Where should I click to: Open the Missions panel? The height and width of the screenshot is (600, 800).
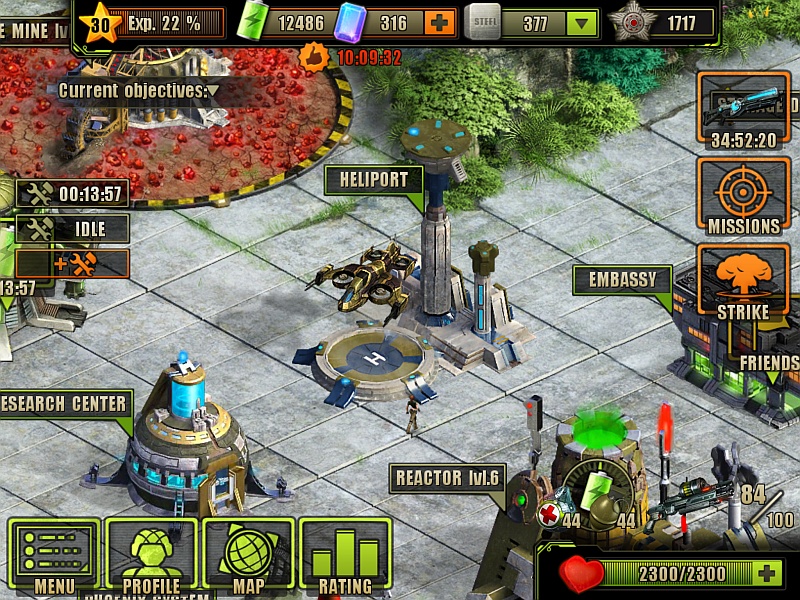(744, 197)
